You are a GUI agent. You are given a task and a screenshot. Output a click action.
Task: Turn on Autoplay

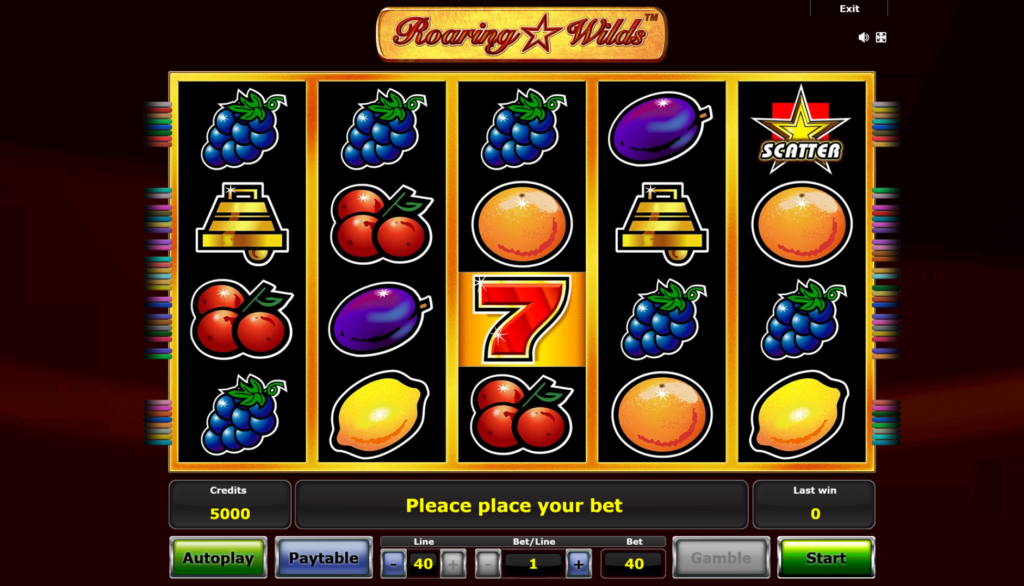coord(218,558)
